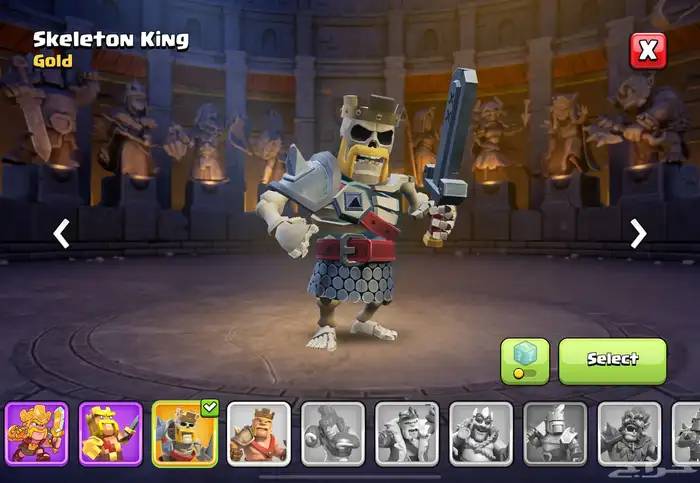Close the hero skin screen
700x483 pixels.
click(x=647, y=50)
